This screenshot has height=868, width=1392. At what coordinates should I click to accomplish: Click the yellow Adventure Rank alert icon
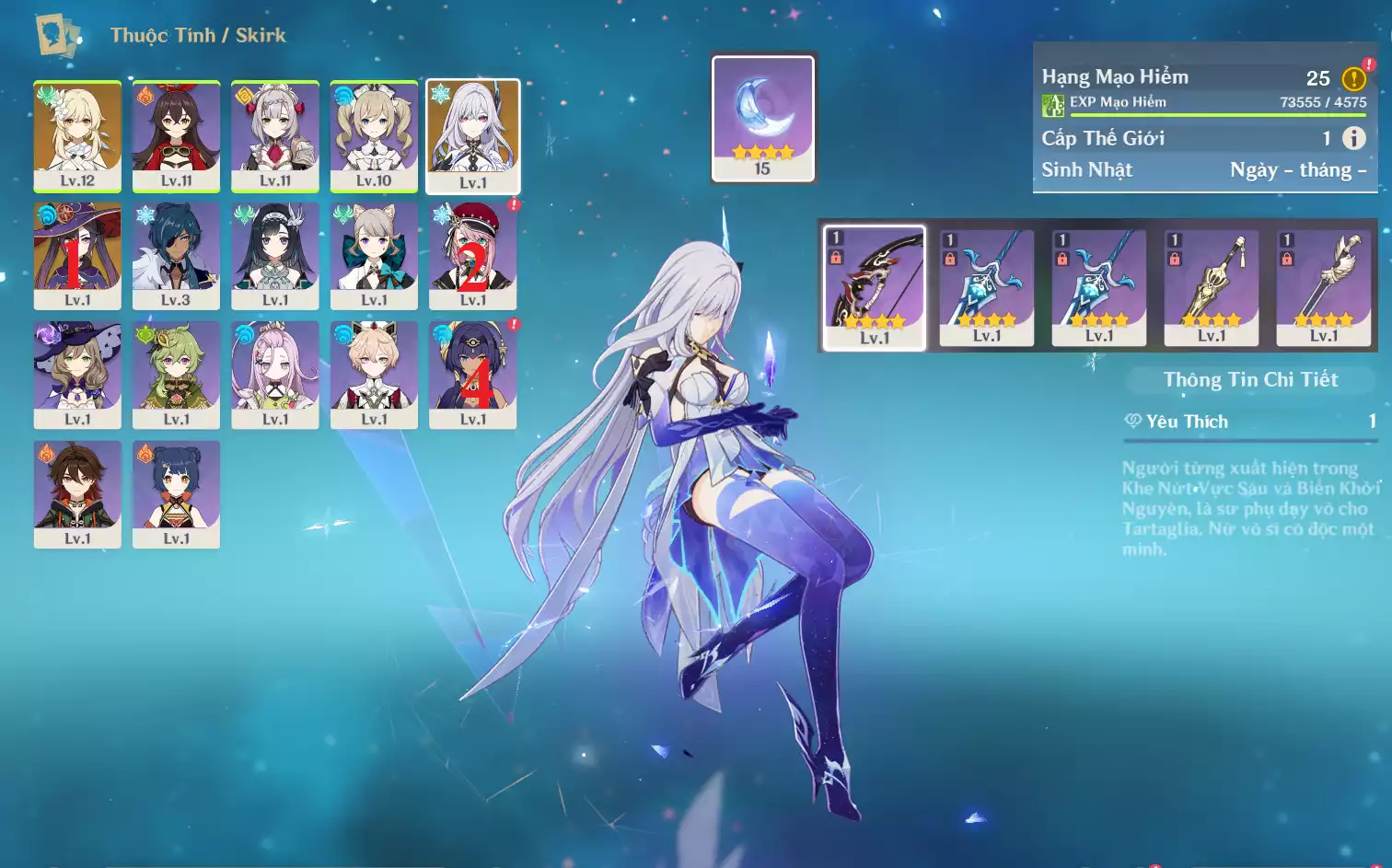[1353, 79]
